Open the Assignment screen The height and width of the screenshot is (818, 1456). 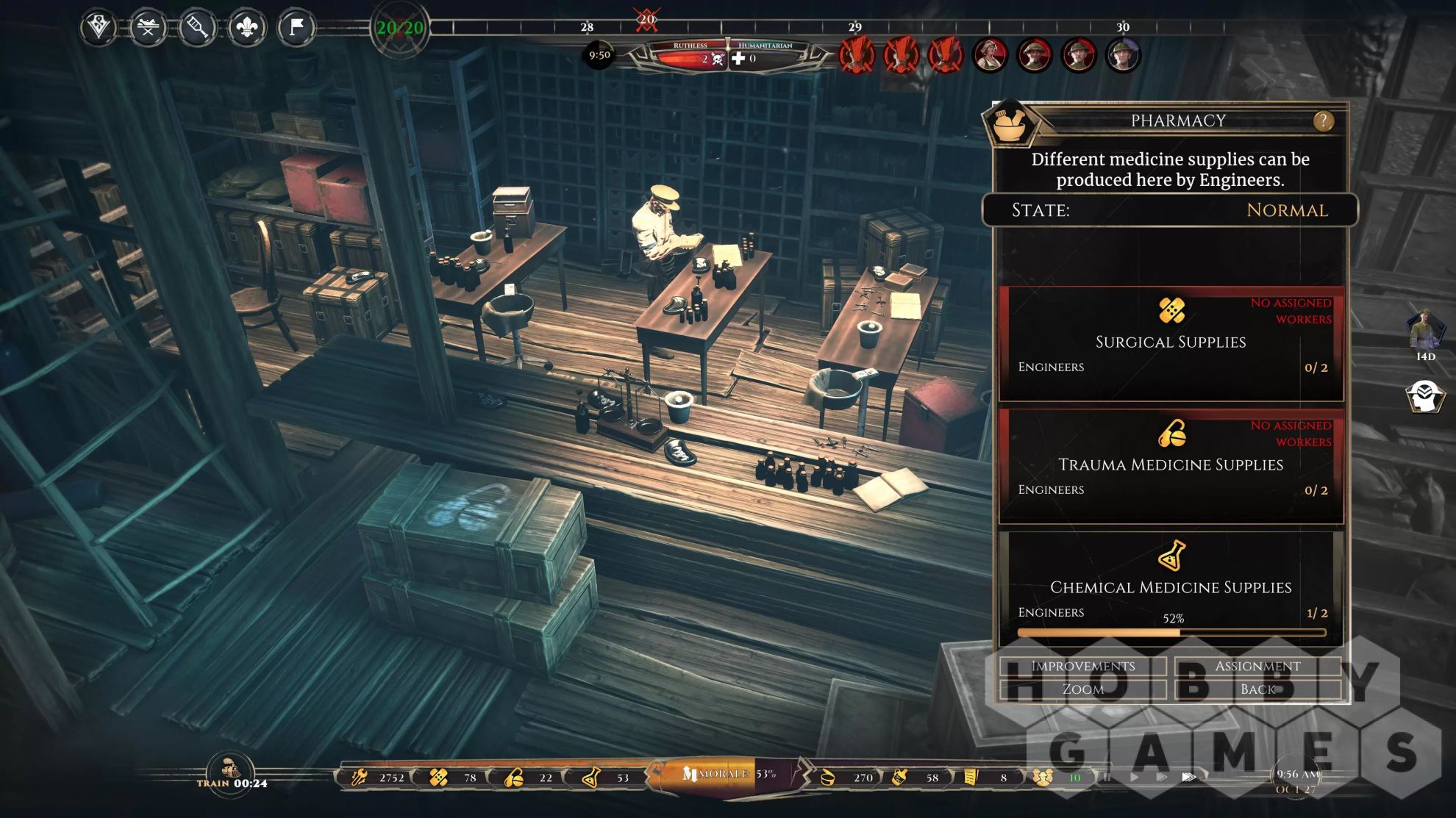tap(1257, 666)
